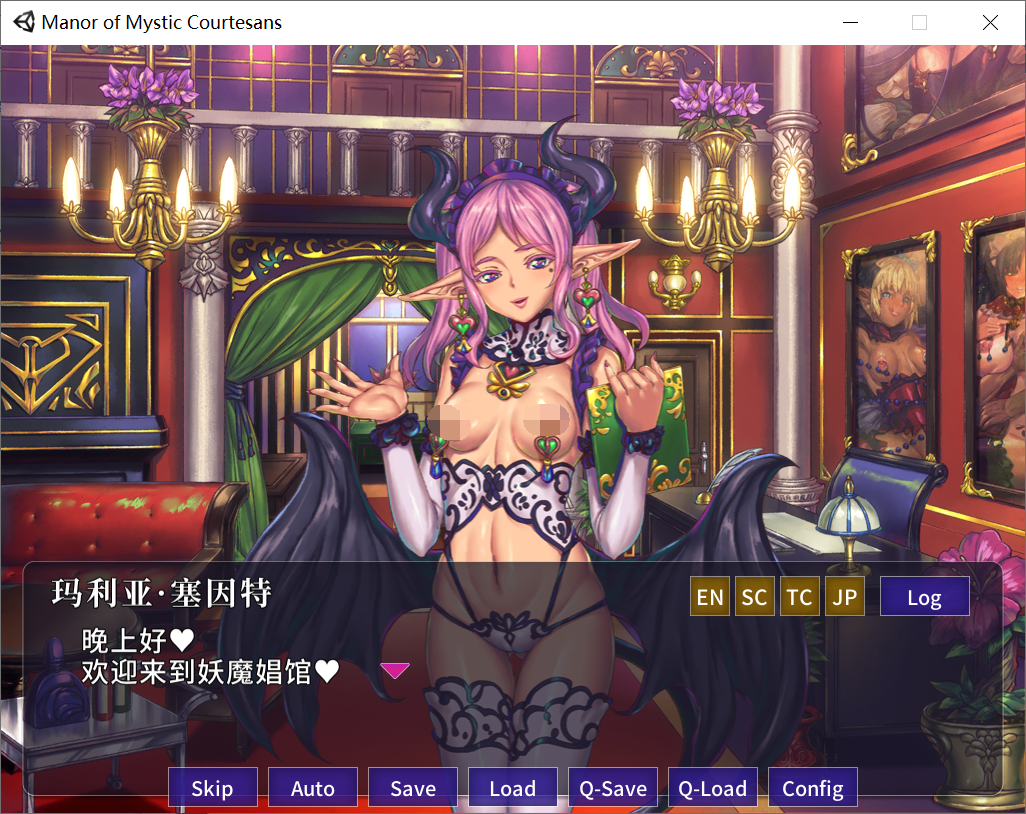Show the dialogue Log

(924, 597)
